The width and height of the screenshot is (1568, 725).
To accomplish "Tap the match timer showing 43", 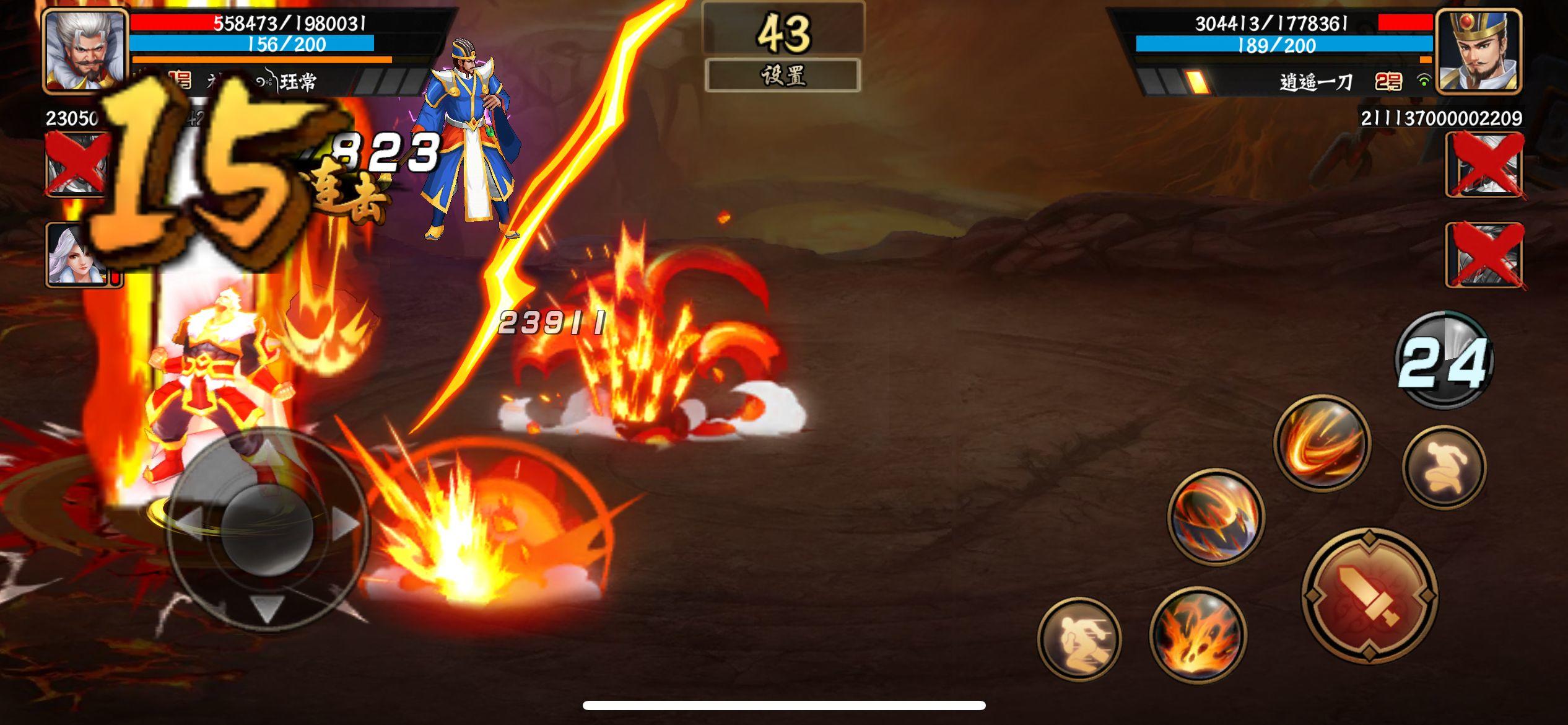I will (x=782, y=31).
